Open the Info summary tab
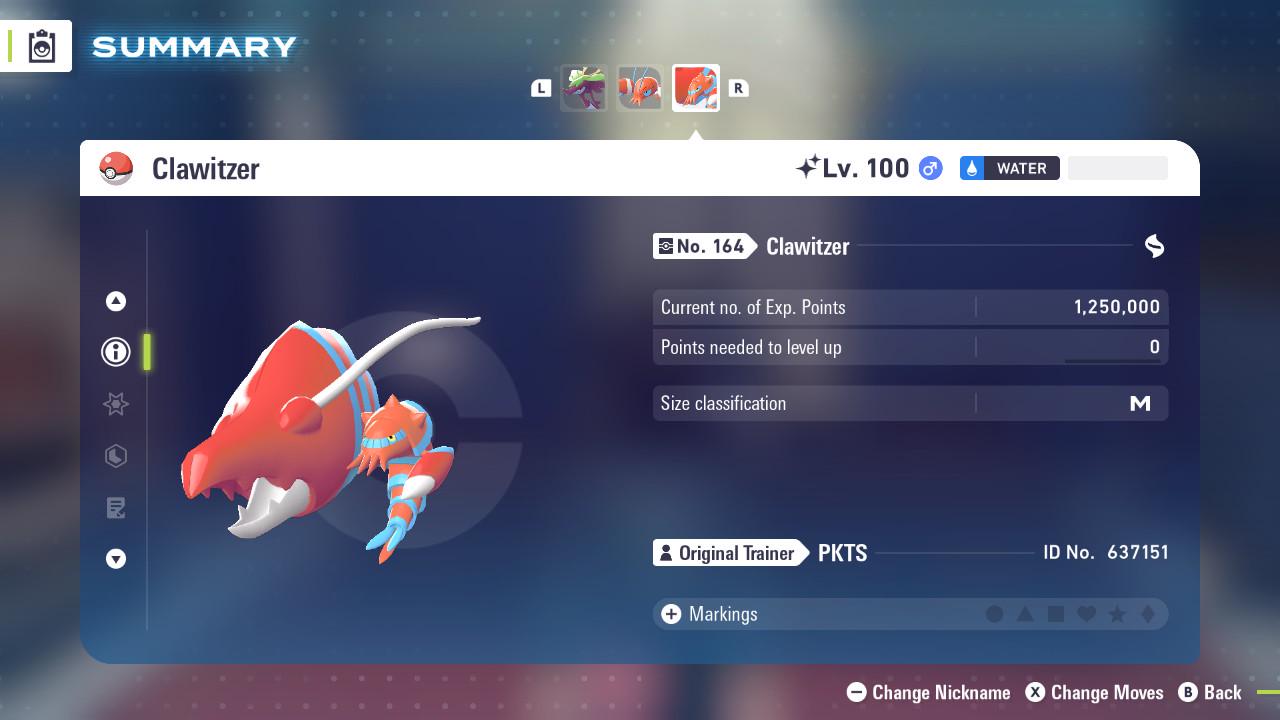The image size is (1280, 720). point(115,352)
